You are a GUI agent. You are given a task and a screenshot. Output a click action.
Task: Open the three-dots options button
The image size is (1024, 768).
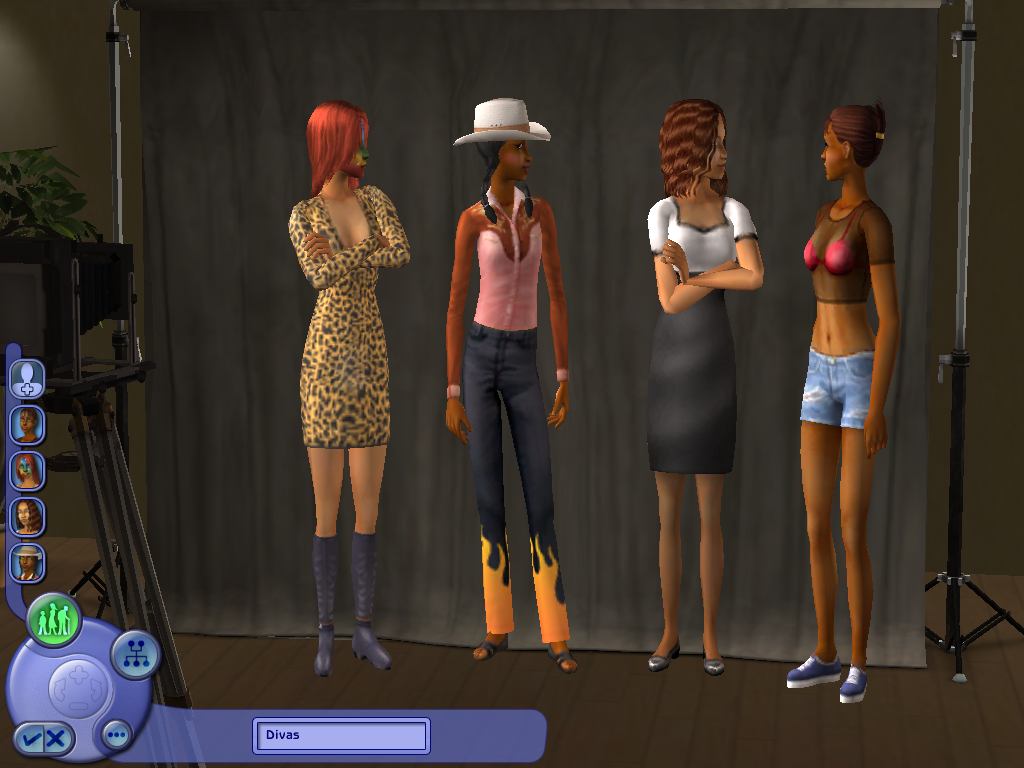(x=117, y=736)
